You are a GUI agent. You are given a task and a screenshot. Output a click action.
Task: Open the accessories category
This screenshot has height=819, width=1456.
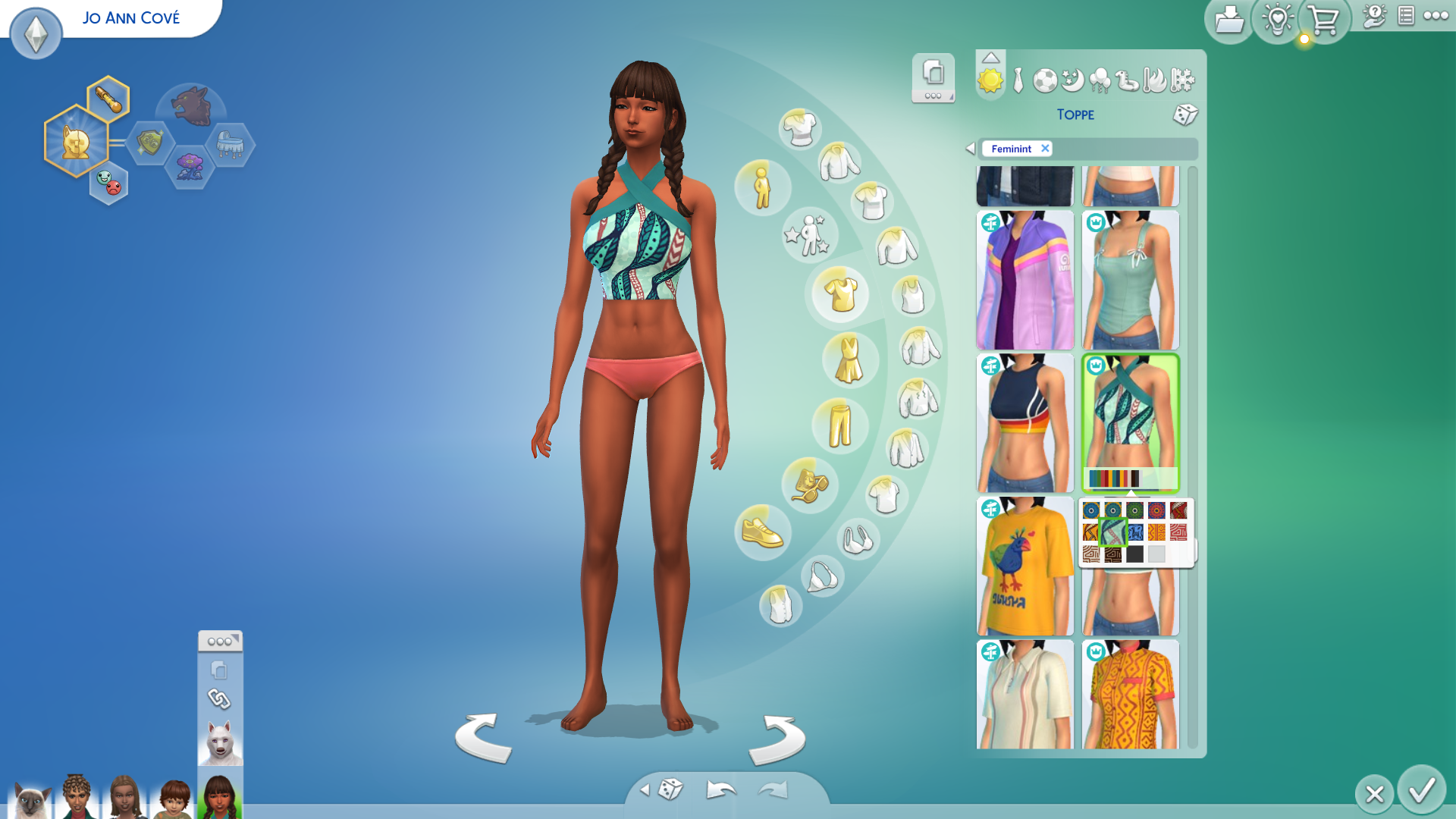[x=809, y=485]
